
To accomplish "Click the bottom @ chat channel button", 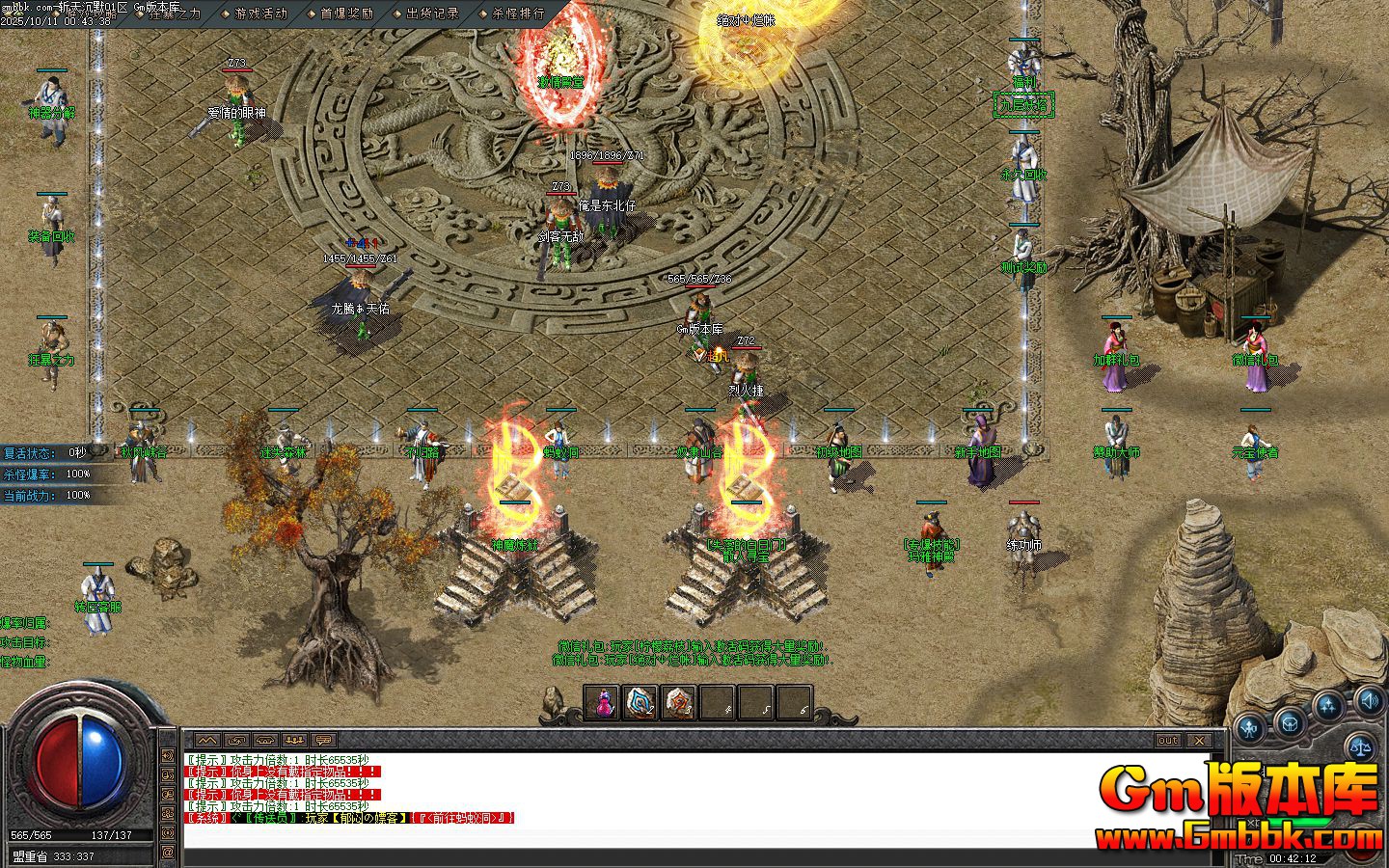I will coord(168,853).
